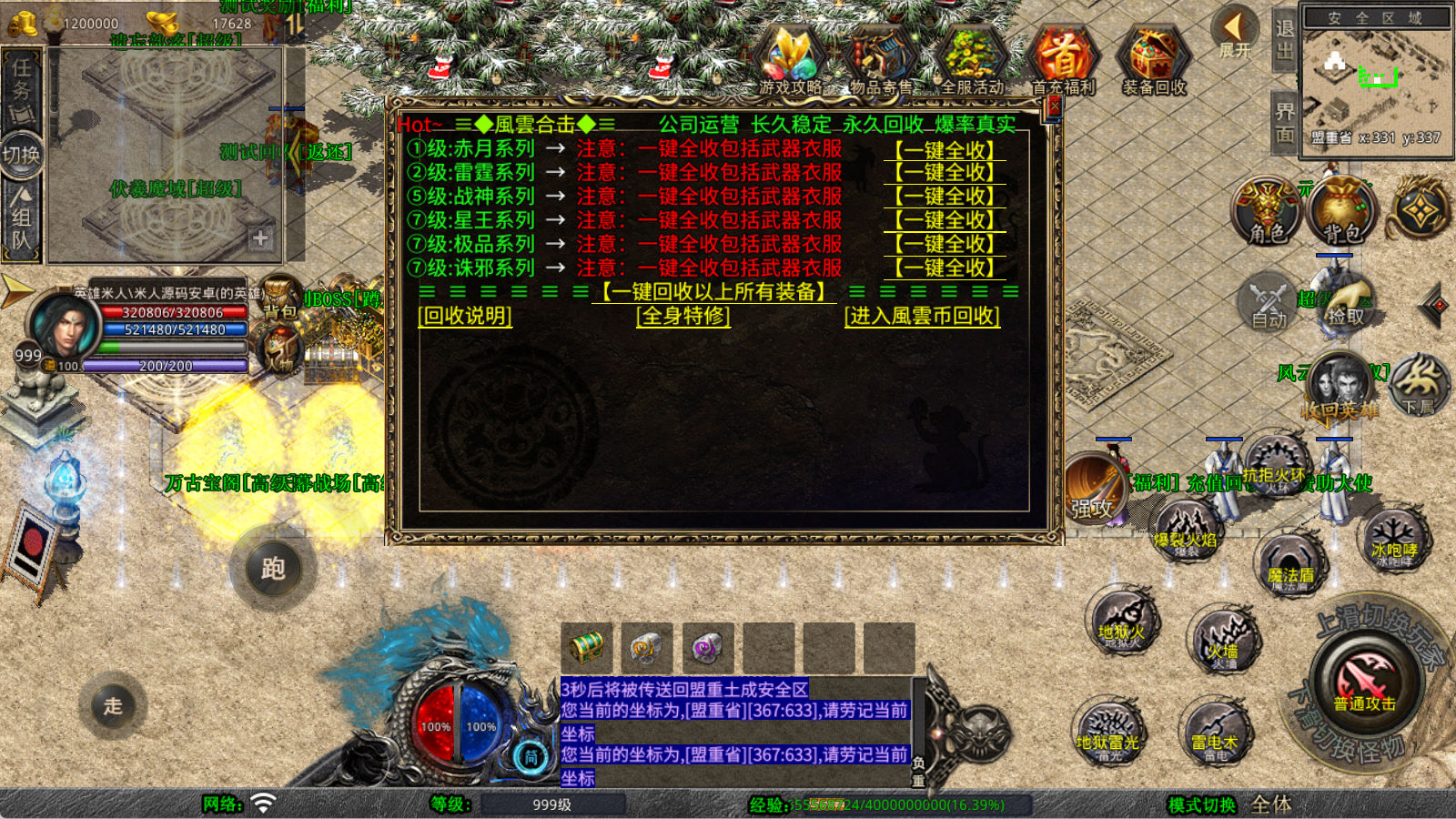Image resolution: width=1456 pixels, height=819 pixels.
Task: Select the treasure chest hotbar slot
Action: tap(586, 648)
